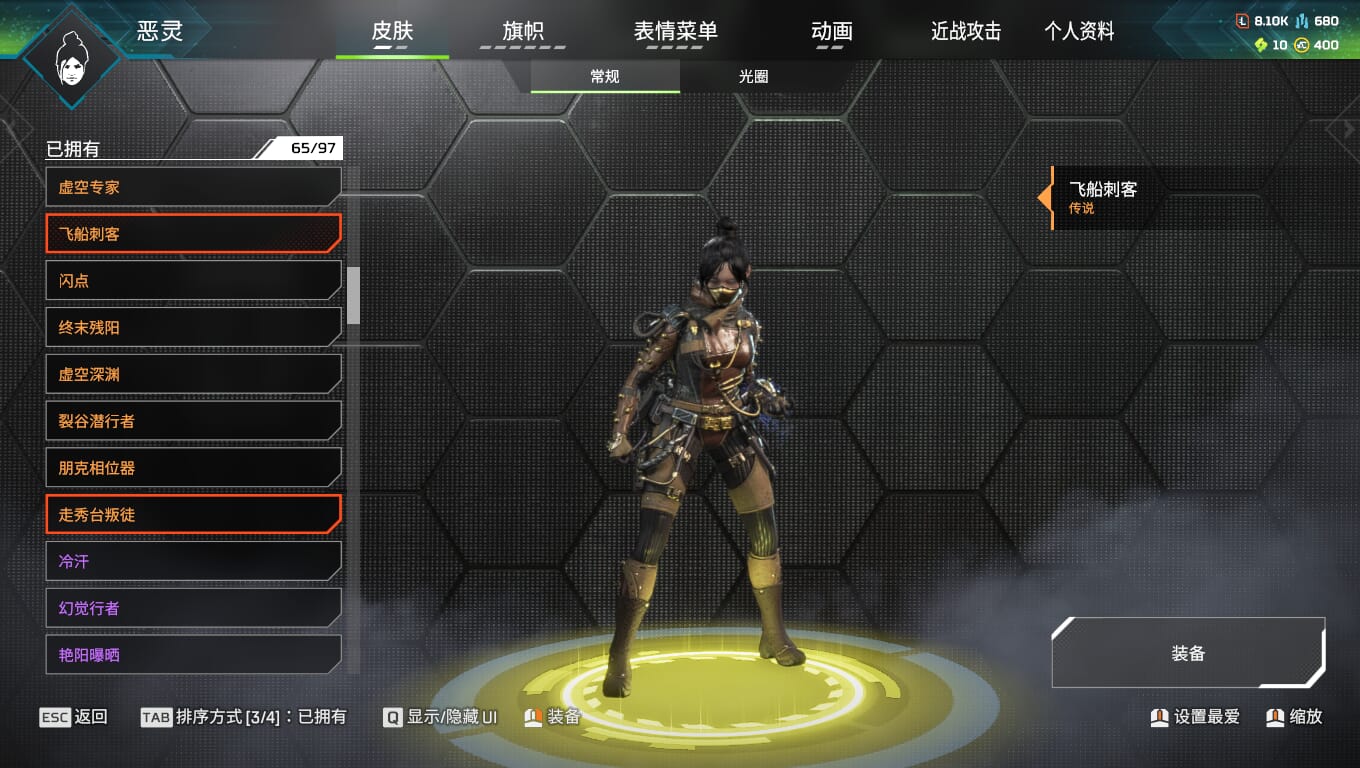Click the skin list scrollbar handle

coord(353,295)
